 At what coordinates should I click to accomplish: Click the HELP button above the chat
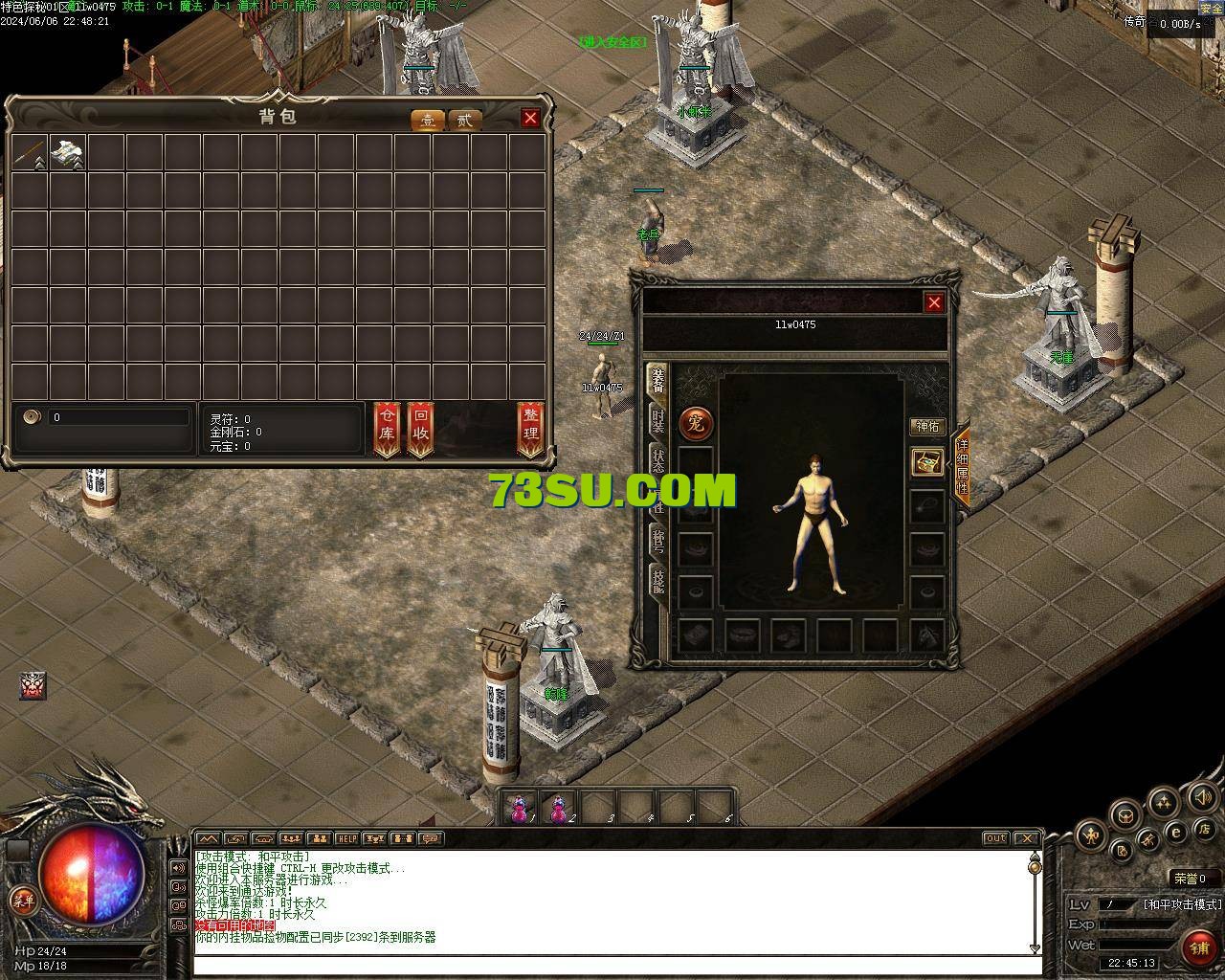coord(346,839)
